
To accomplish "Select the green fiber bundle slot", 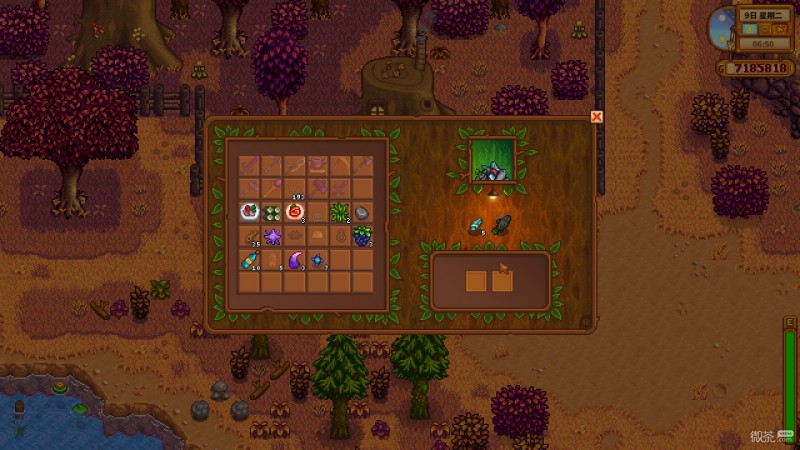I will coord(339,212).
